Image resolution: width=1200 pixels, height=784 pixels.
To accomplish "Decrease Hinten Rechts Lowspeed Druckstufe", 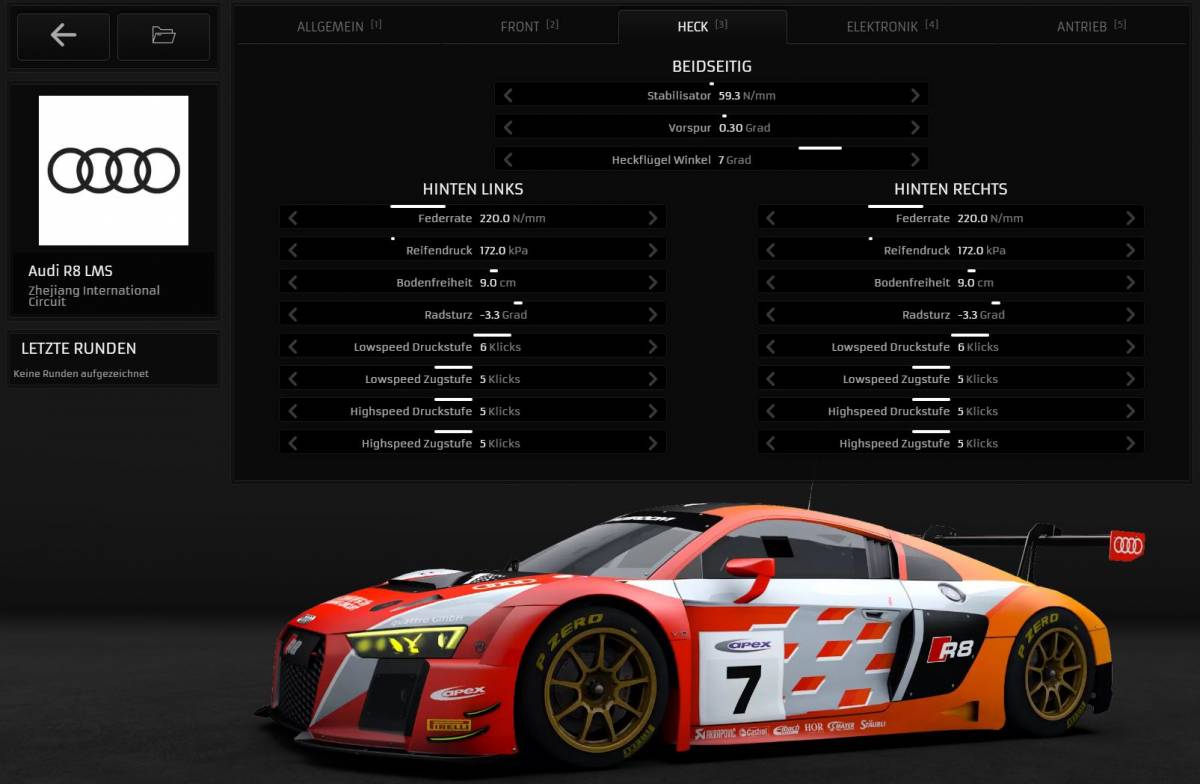I will coord(771,347).
